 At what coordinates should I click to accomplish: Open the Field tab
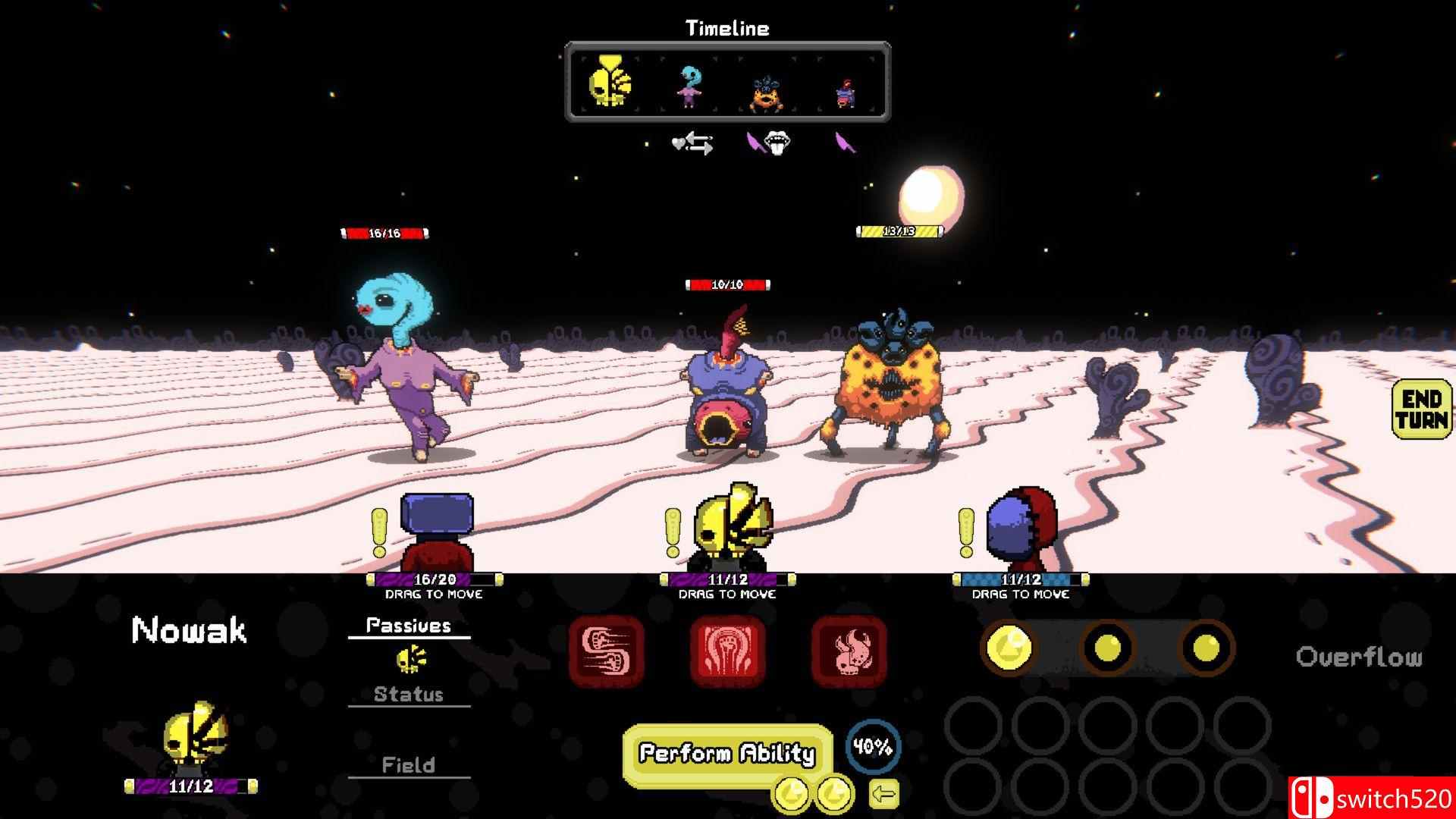409,765
